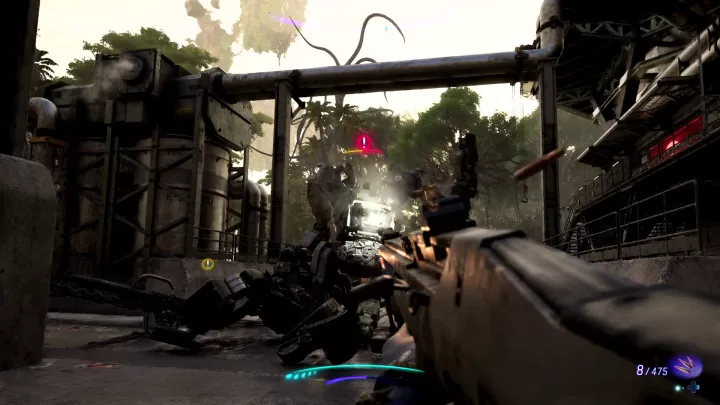
Task: Click the yellow exclamation awareness marker
Action: coord(207,264)
